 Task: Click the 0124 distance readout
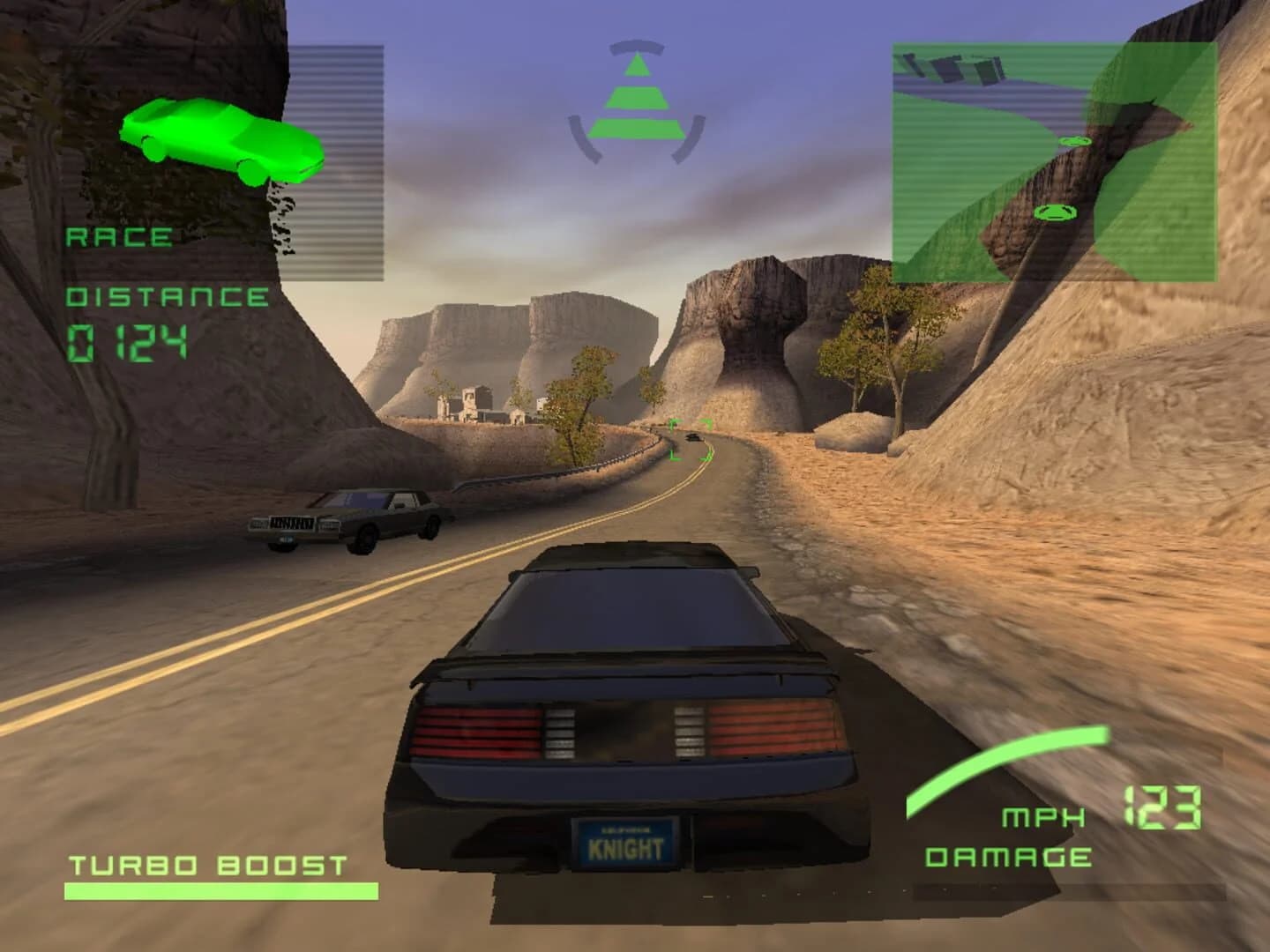(x=128, y=339)
